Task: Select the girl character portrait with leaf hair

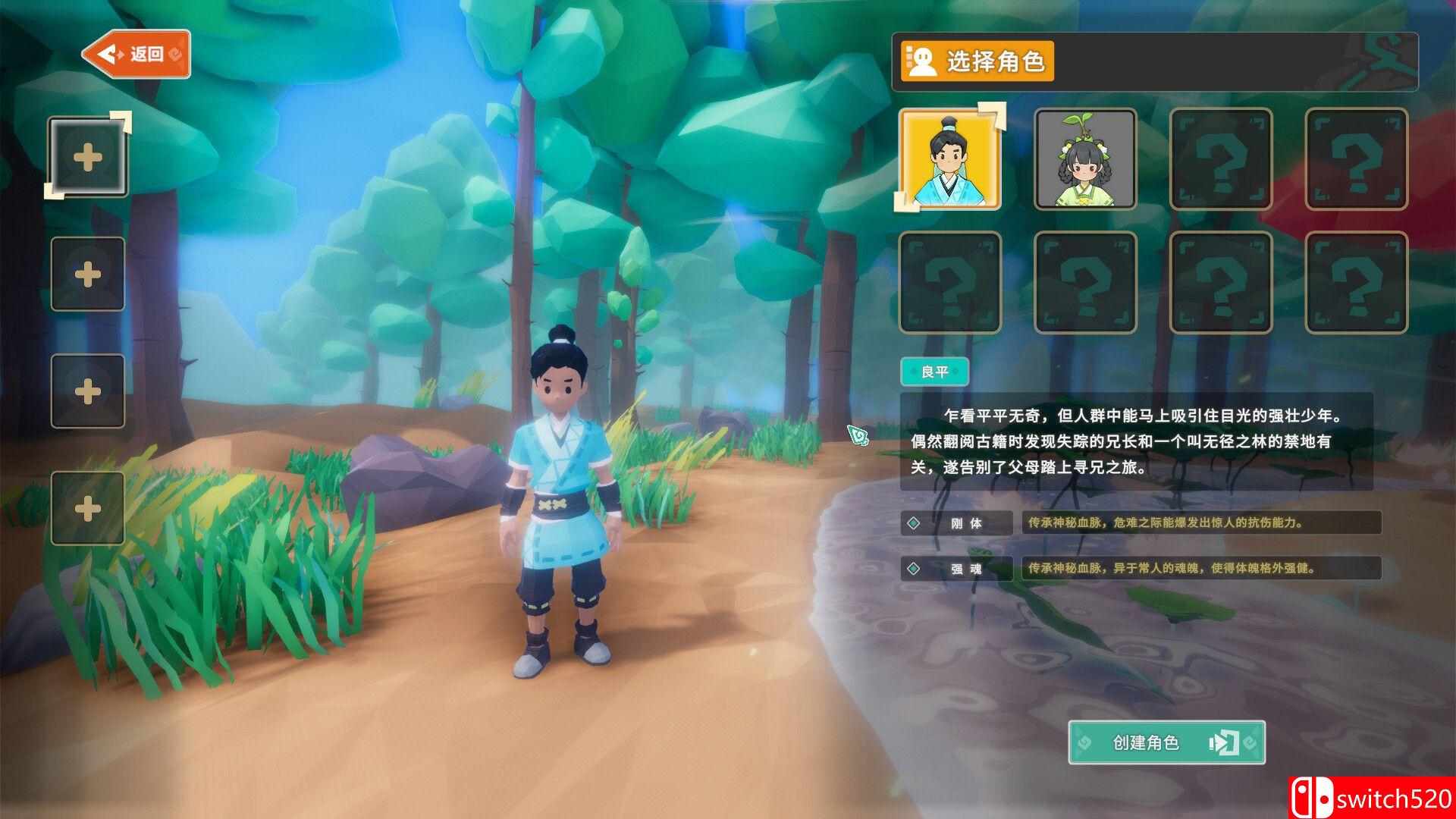Action: coord(1084,159)
